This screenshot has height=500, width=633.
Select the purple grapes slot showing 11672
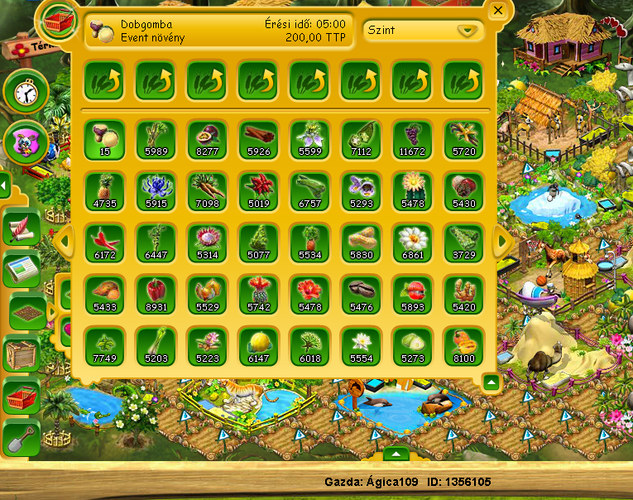pyautogui.click(x=412, y=137)
